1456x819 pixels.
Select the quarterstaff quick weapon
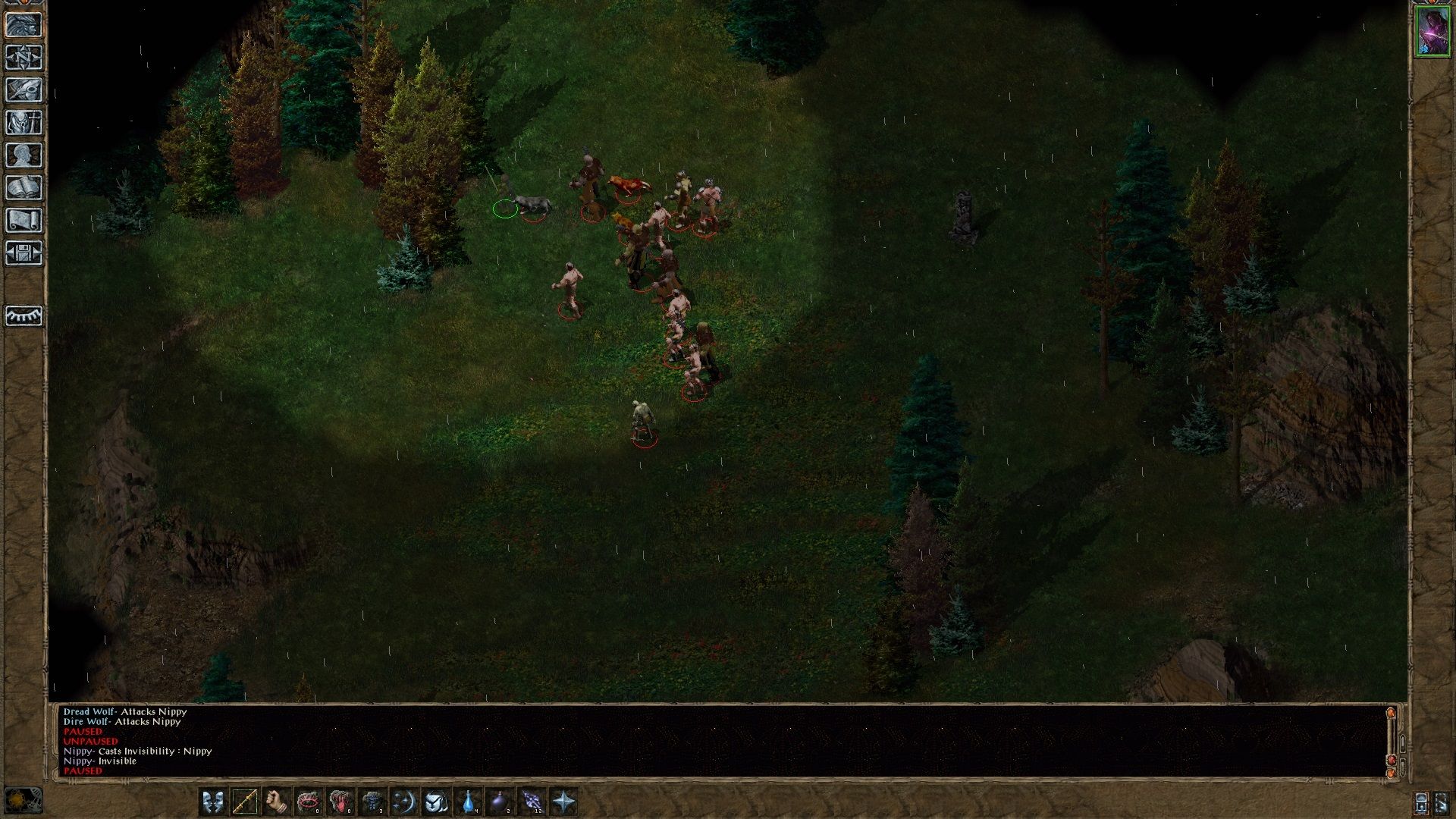pyautogui.click(x=245, y=801)
